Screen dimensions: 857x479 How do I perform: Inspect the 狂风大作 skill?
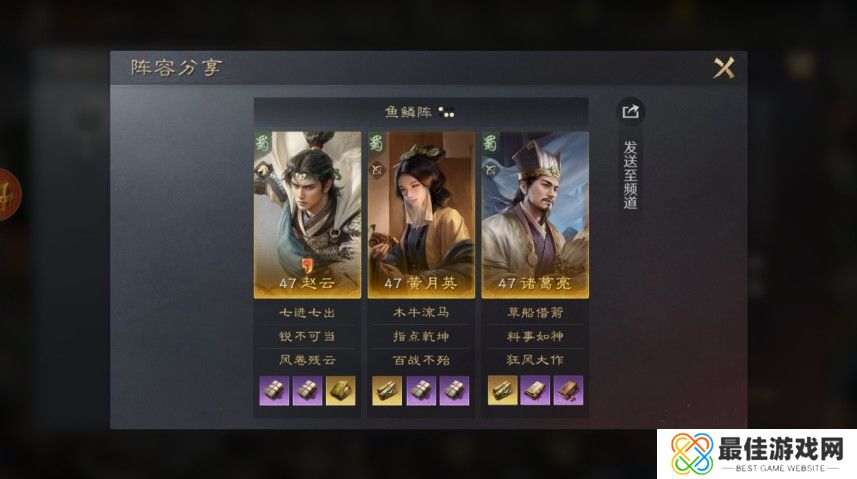(x=535, y=358)
